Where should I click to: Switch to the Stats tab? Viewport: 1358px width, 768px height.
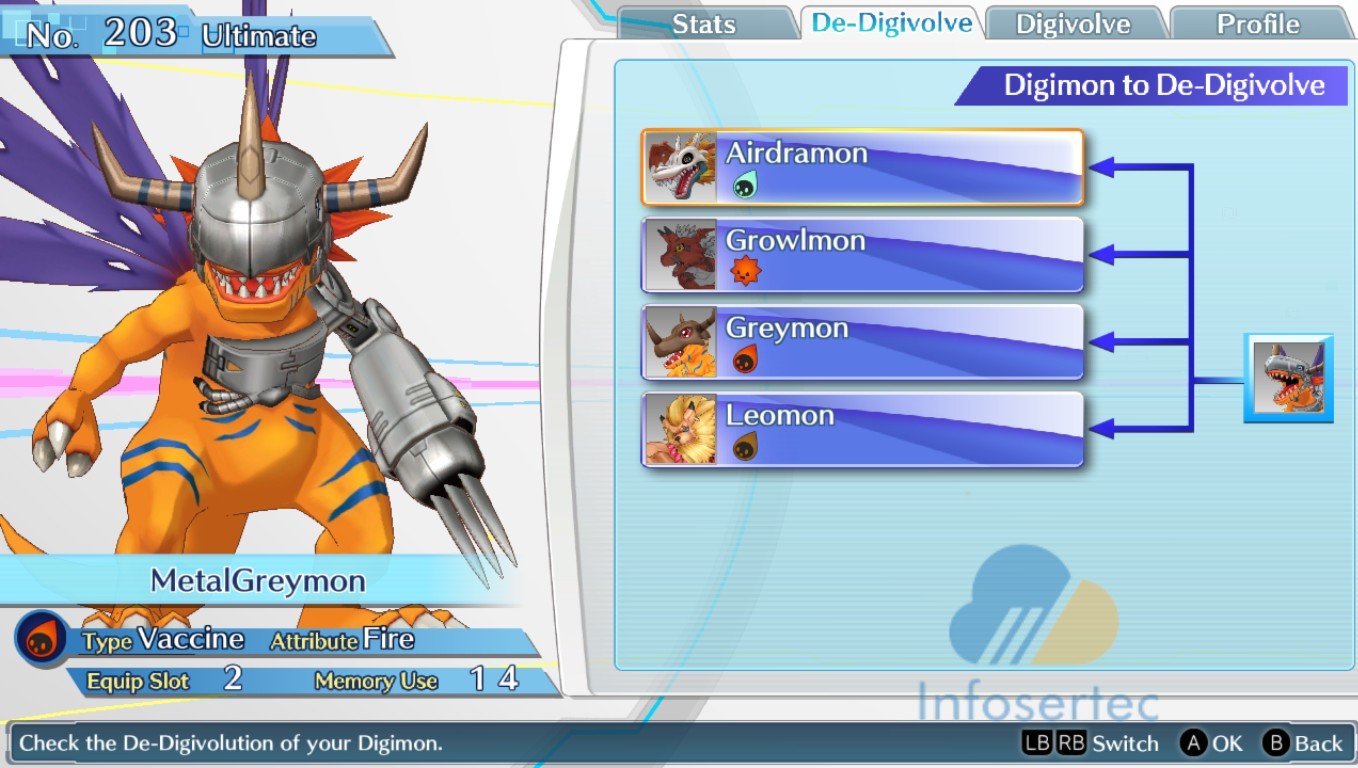click(704, 24)
